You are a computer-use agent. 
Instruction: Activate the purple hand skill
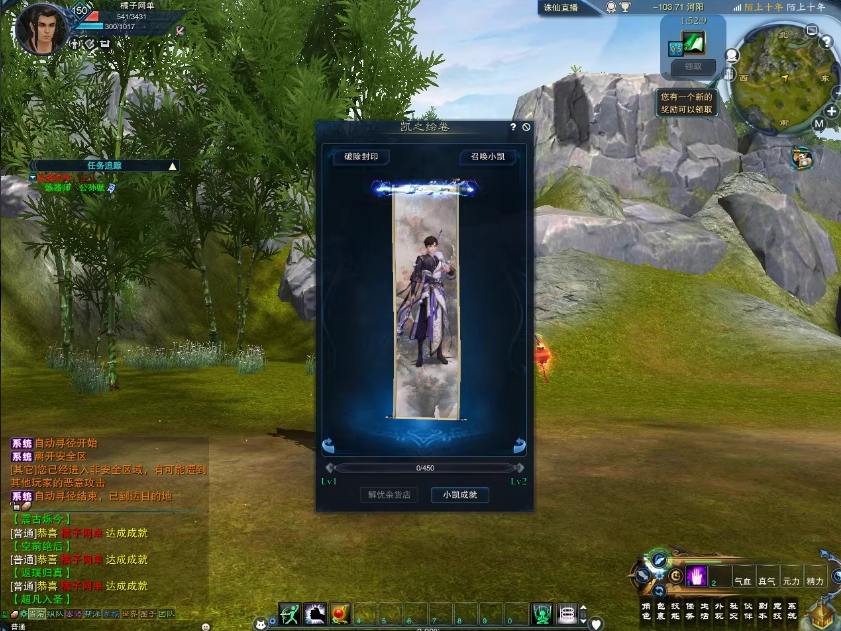[697, 575]
